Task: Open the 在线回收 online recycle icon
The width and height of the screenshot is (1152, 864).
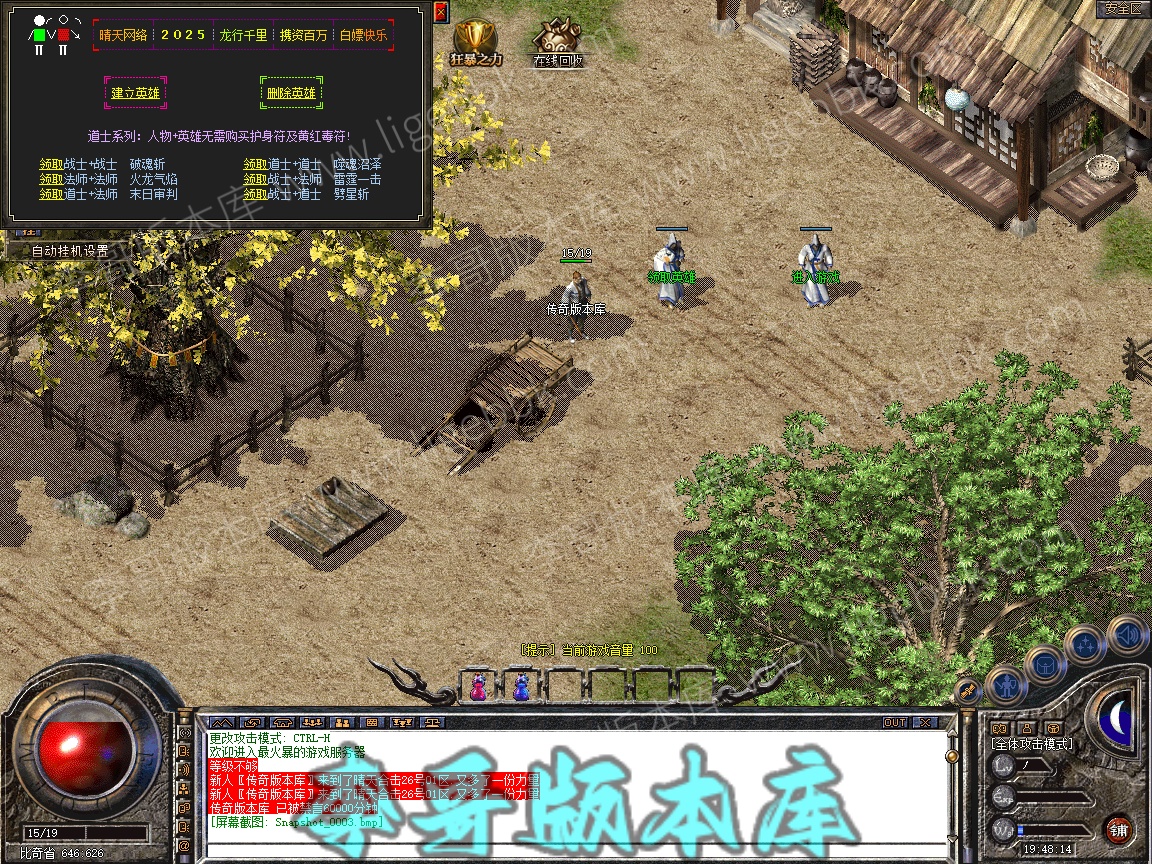Action: 557,41
